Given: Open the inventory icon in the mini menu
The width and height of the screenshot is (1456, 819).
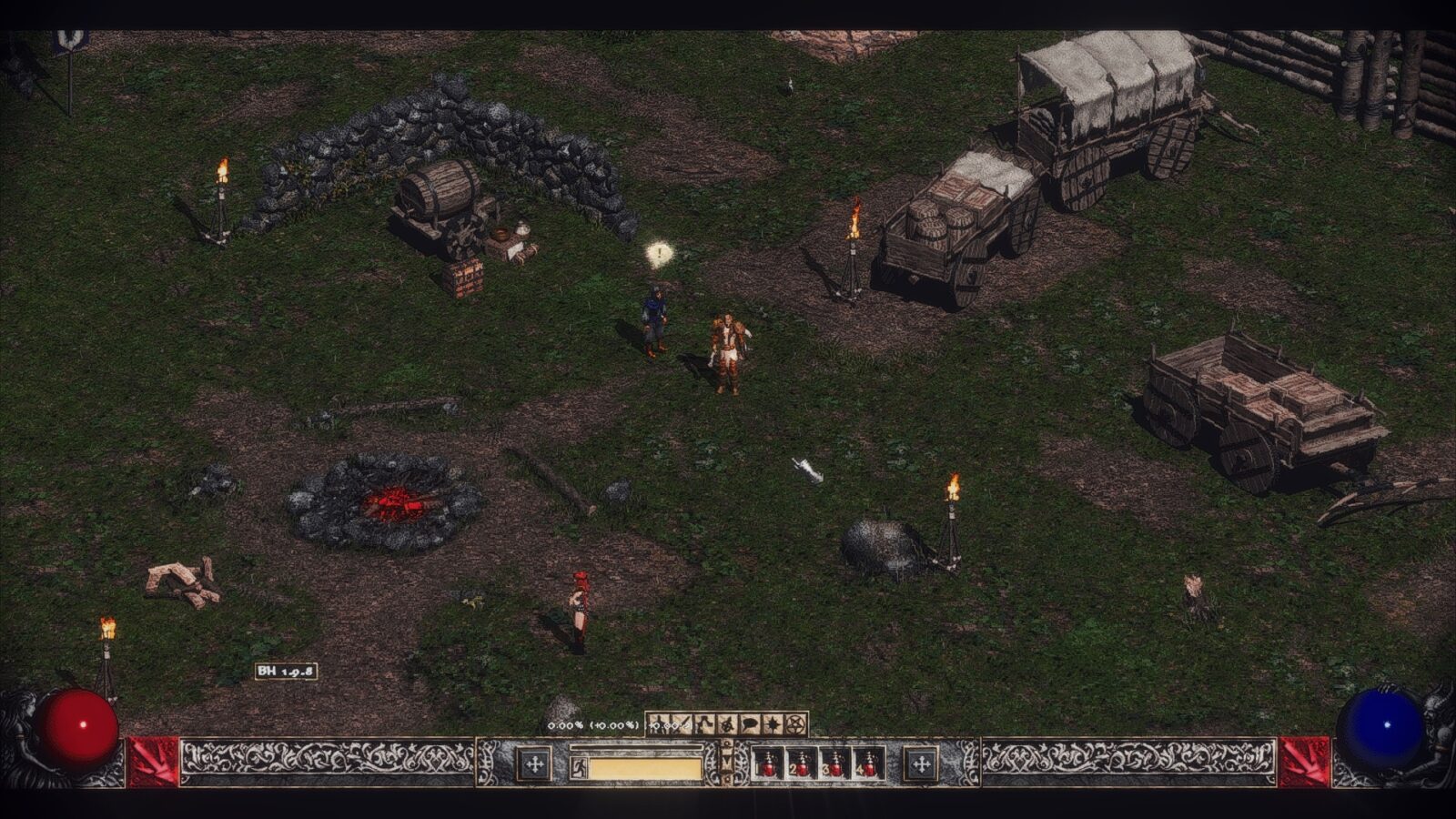Looking at the screenshot, I should (682, 724).
